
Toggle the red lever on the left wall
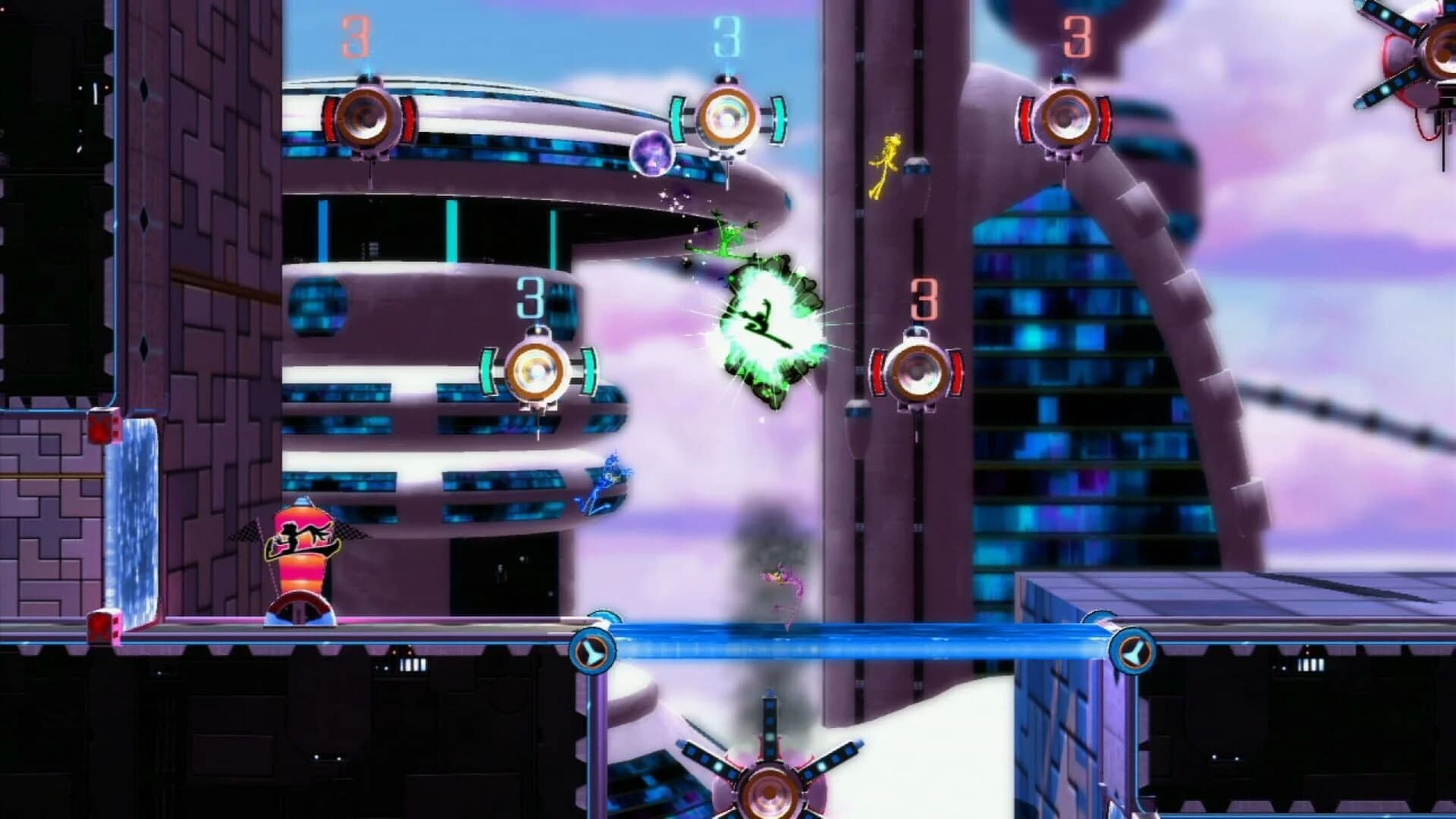101,427
